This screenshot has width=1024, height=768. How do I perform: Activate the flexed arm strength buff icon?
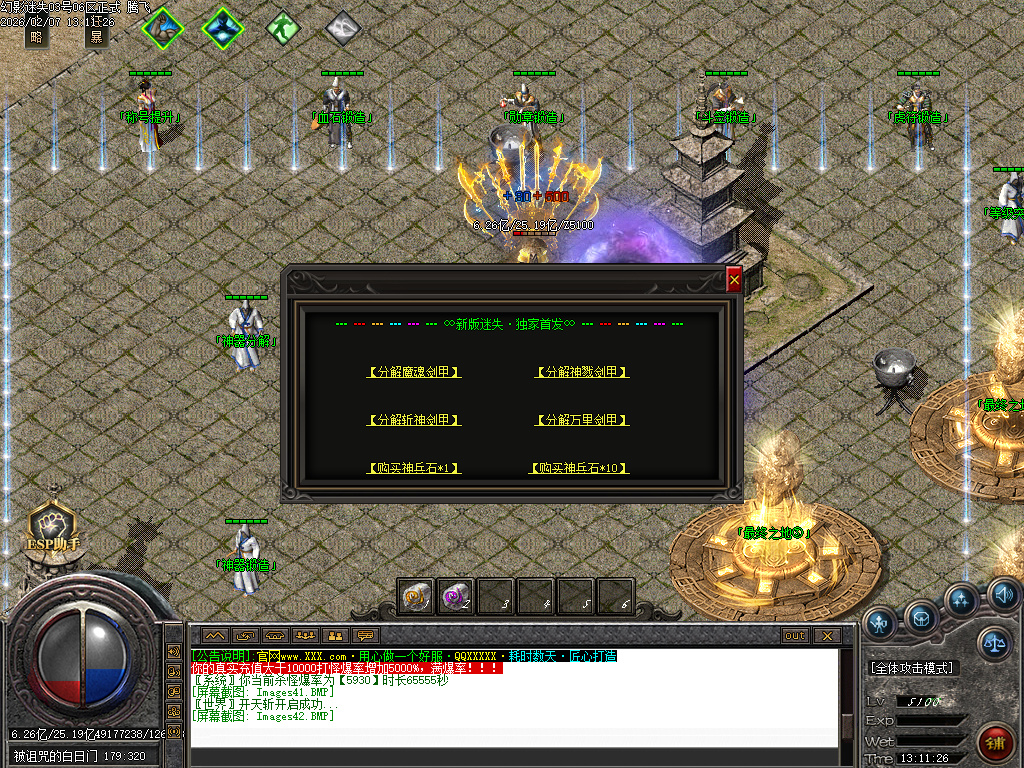pos(163,27)
